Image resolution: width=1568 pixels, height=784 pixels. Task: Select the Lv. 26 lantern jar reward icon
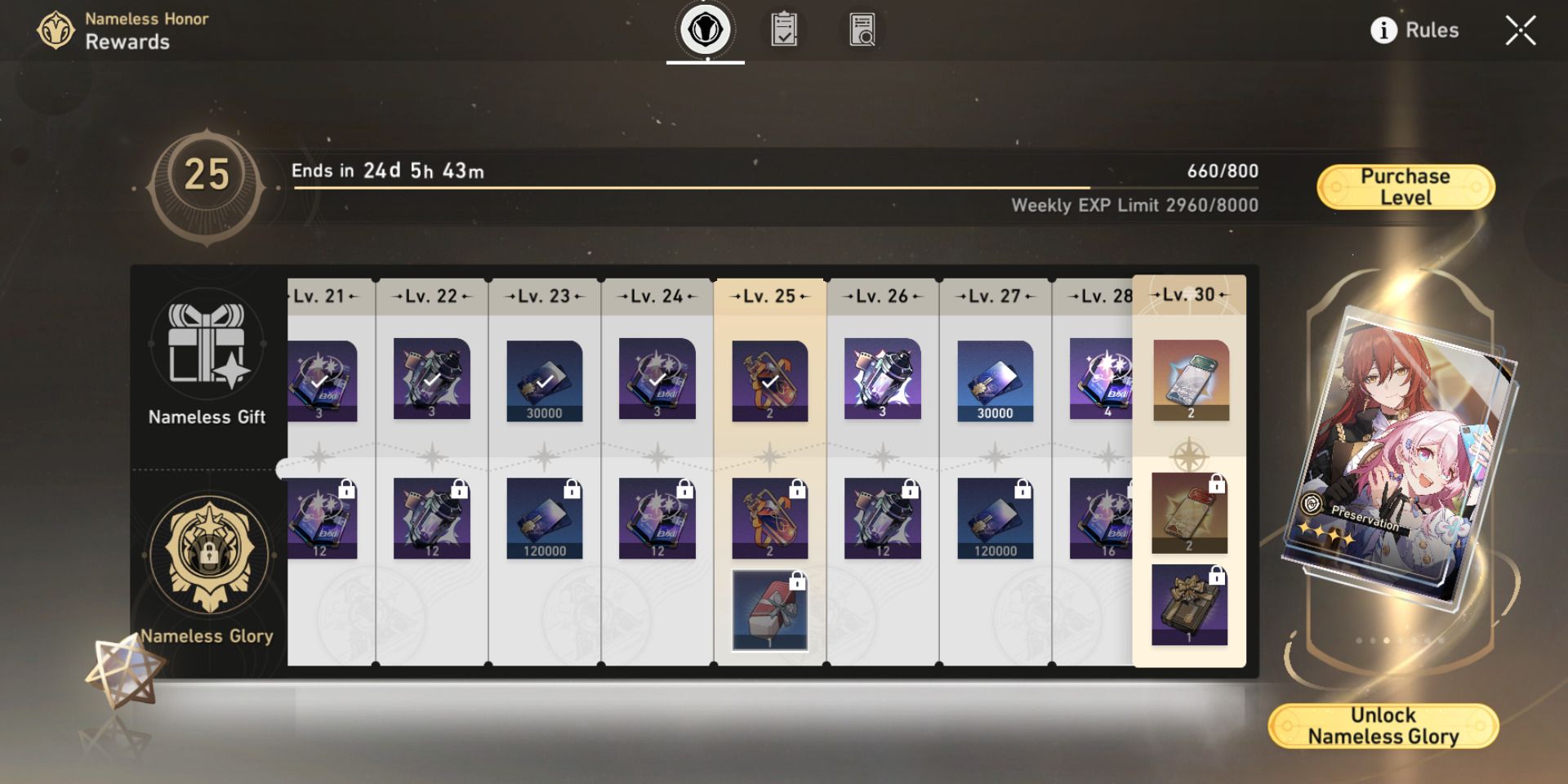coord(882,381)
